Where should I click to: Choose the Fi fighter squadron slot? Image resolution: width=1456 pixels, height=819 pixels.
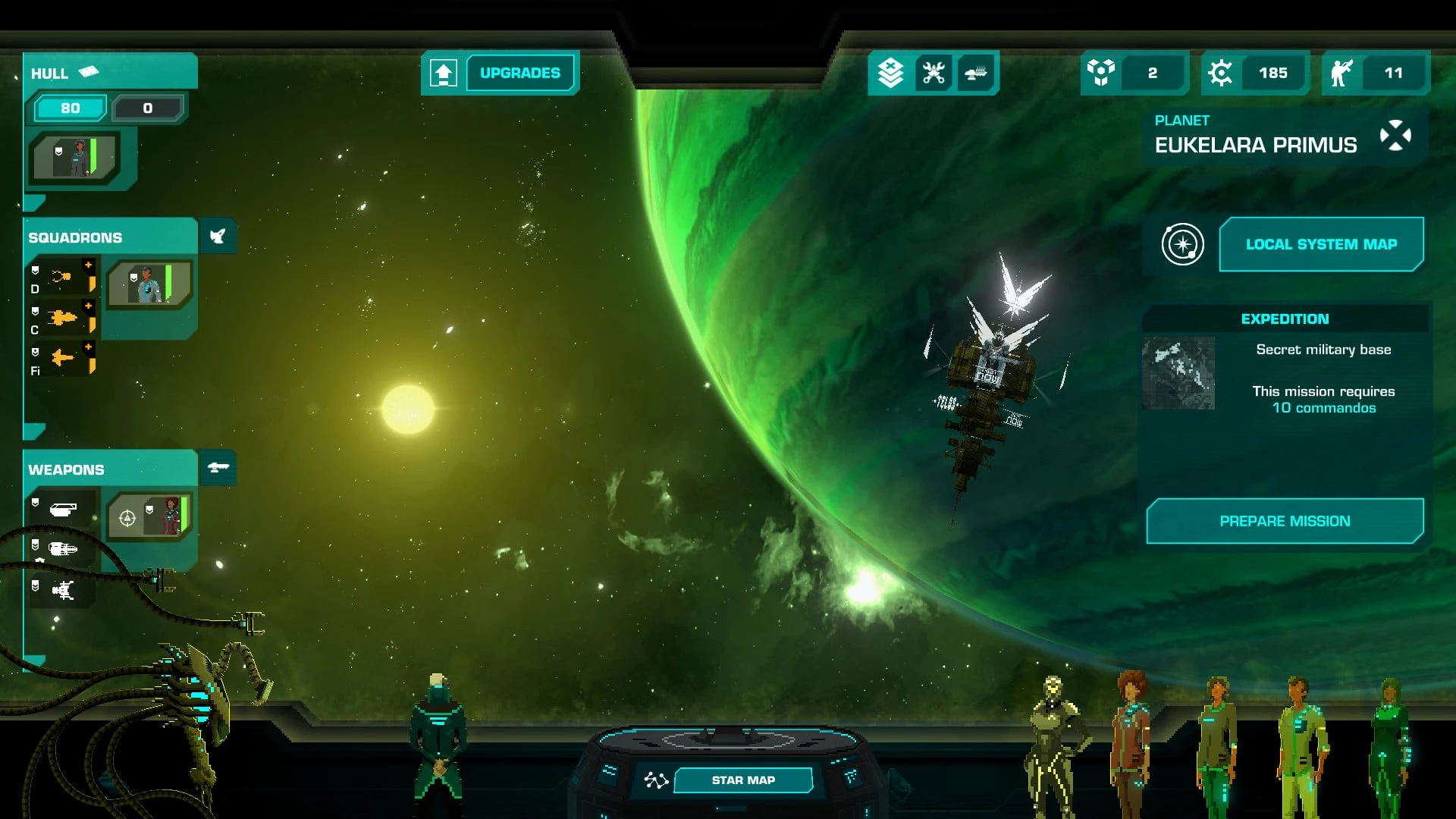(x=64, y=359)
